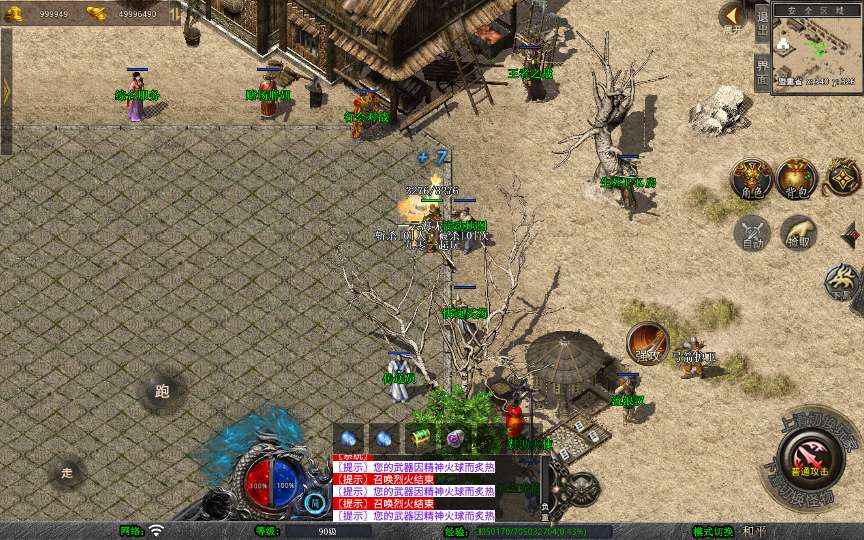
Task: Click the 展开 expand arrow
Action: 733,17
